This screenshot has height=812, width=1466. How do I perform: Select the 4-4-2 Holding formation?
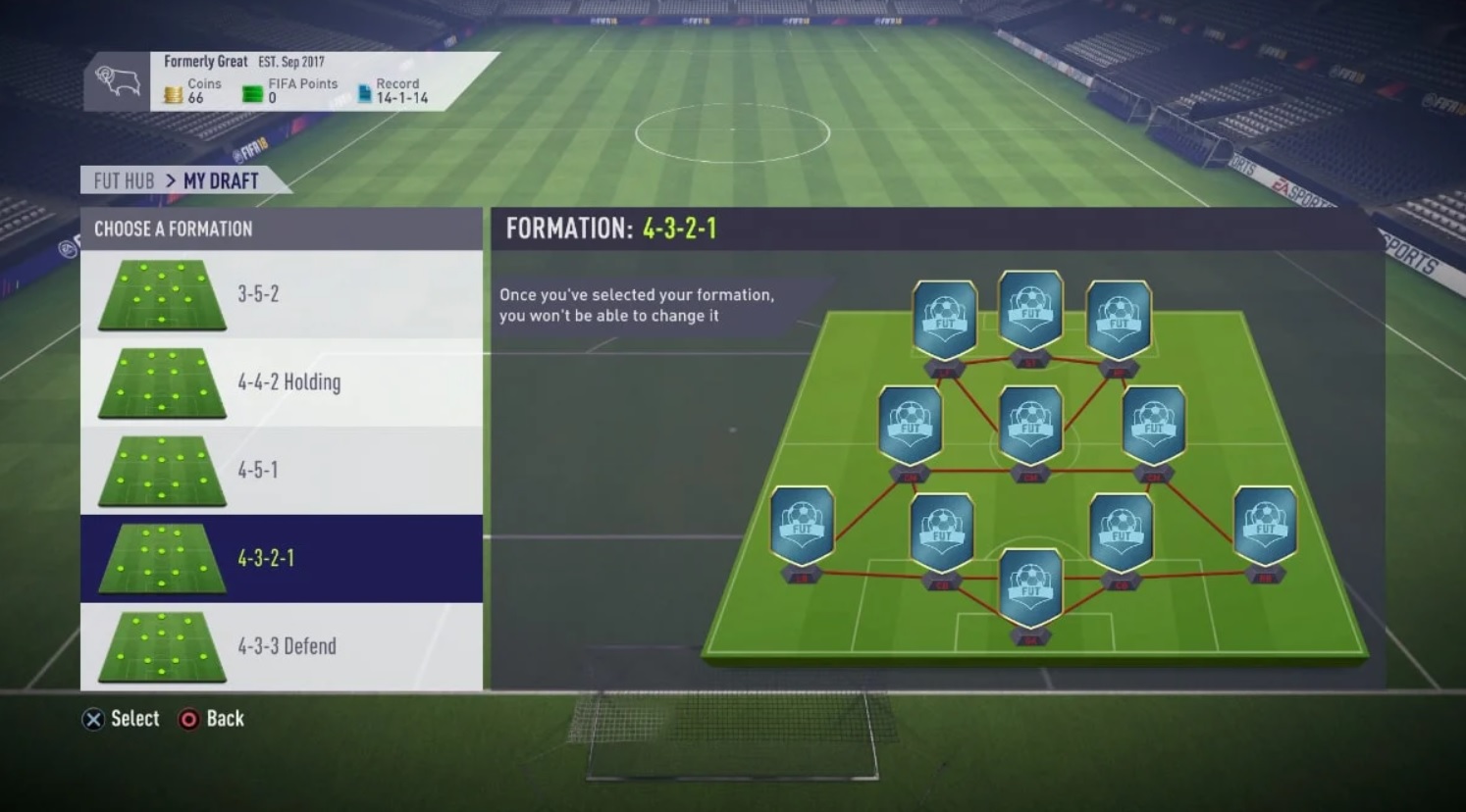coord(281,382)
